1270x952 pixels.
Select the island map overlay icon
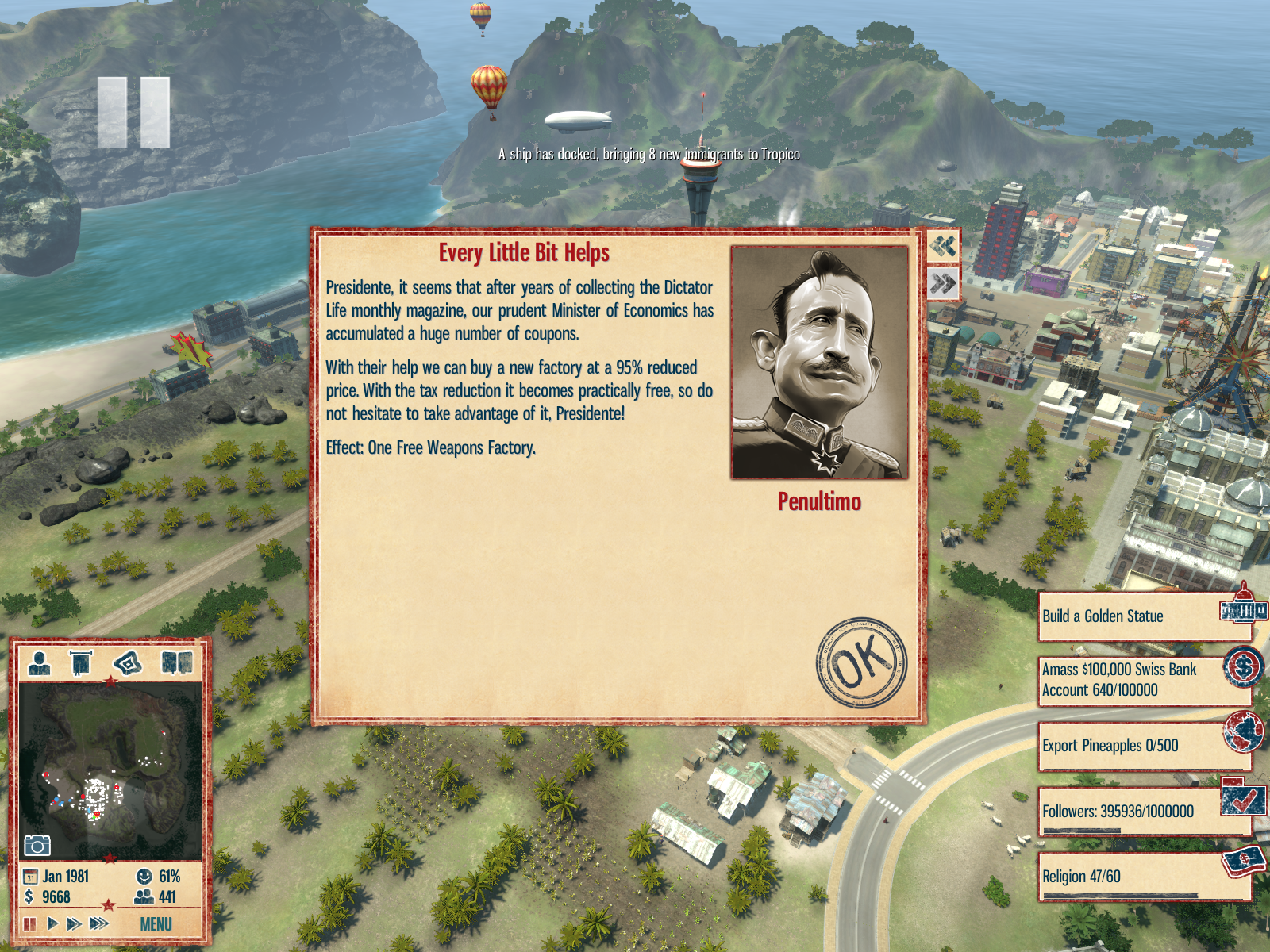click(x=128, y=662)
